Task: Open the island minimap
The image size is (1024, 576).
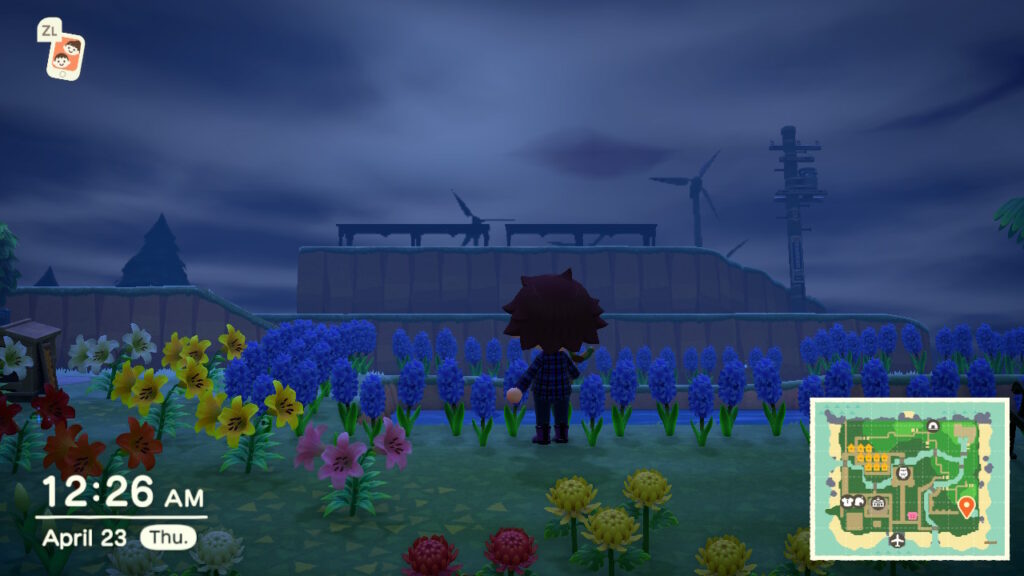Action: (x=909, y=478)
